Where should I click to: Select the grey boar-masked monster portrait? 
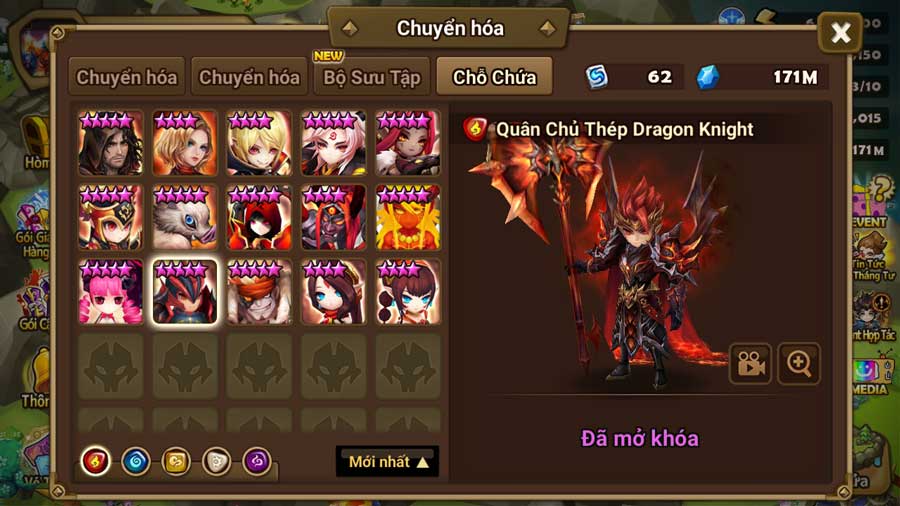185,217
